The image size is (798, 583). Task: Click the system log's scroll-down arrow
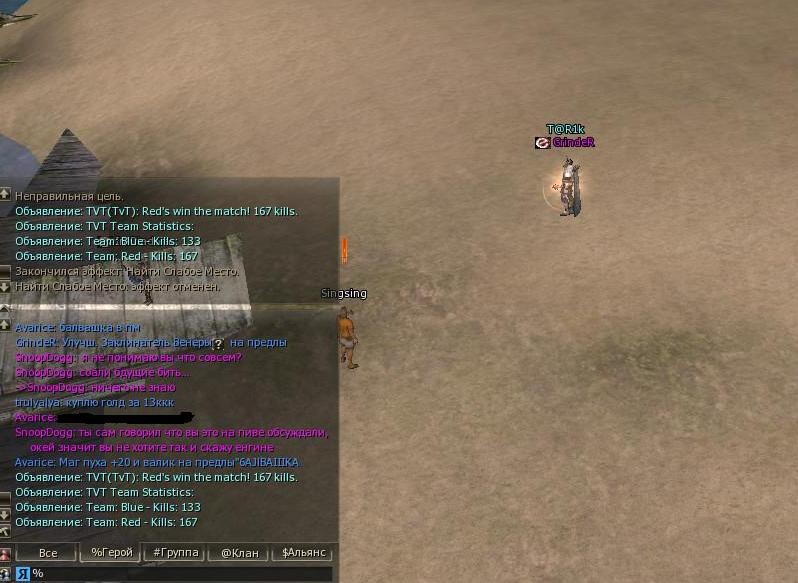5,287
